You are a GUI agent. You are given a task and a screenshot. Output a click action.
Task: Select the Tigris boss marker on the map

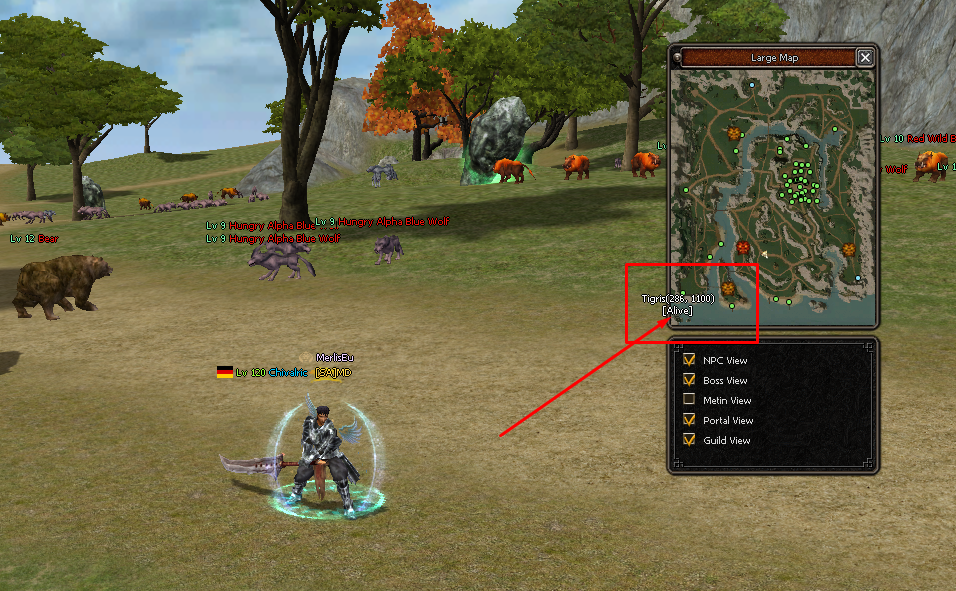(728, 289)
